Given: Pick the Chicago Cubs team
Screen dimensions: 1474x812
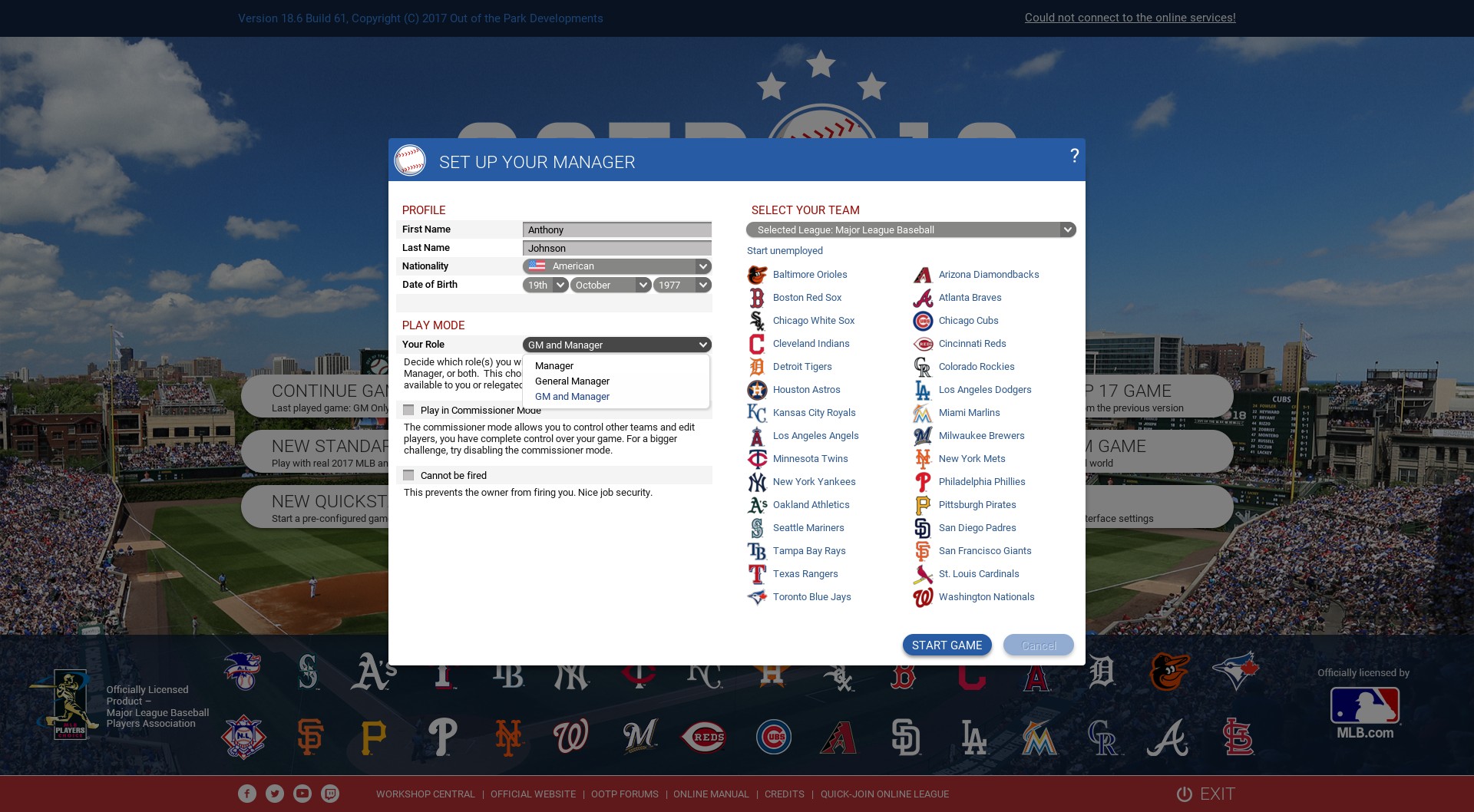Looking at the screenshot, I should [968, 321].
